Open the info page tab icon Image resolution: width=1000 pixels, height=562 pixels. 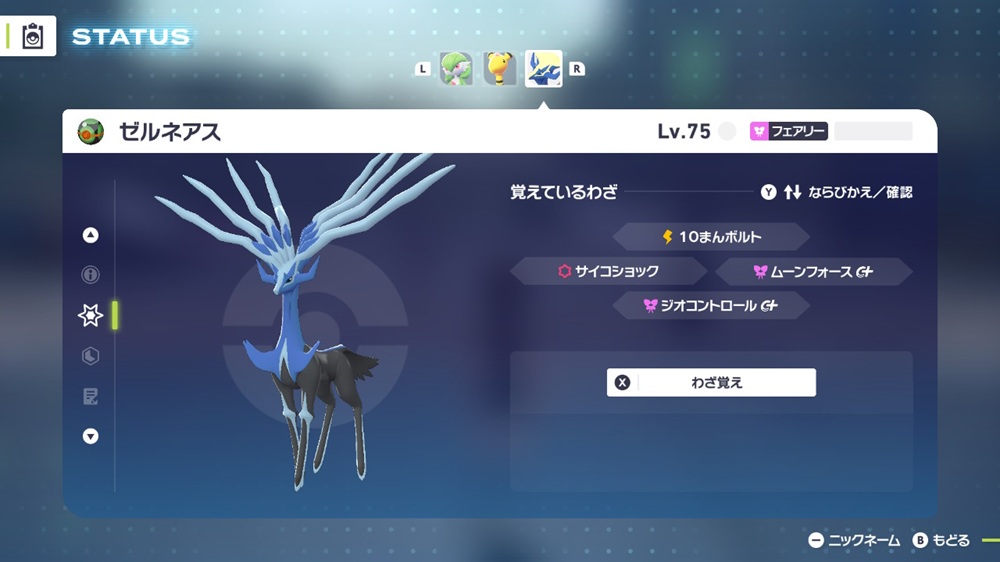(x=91, y=275)
